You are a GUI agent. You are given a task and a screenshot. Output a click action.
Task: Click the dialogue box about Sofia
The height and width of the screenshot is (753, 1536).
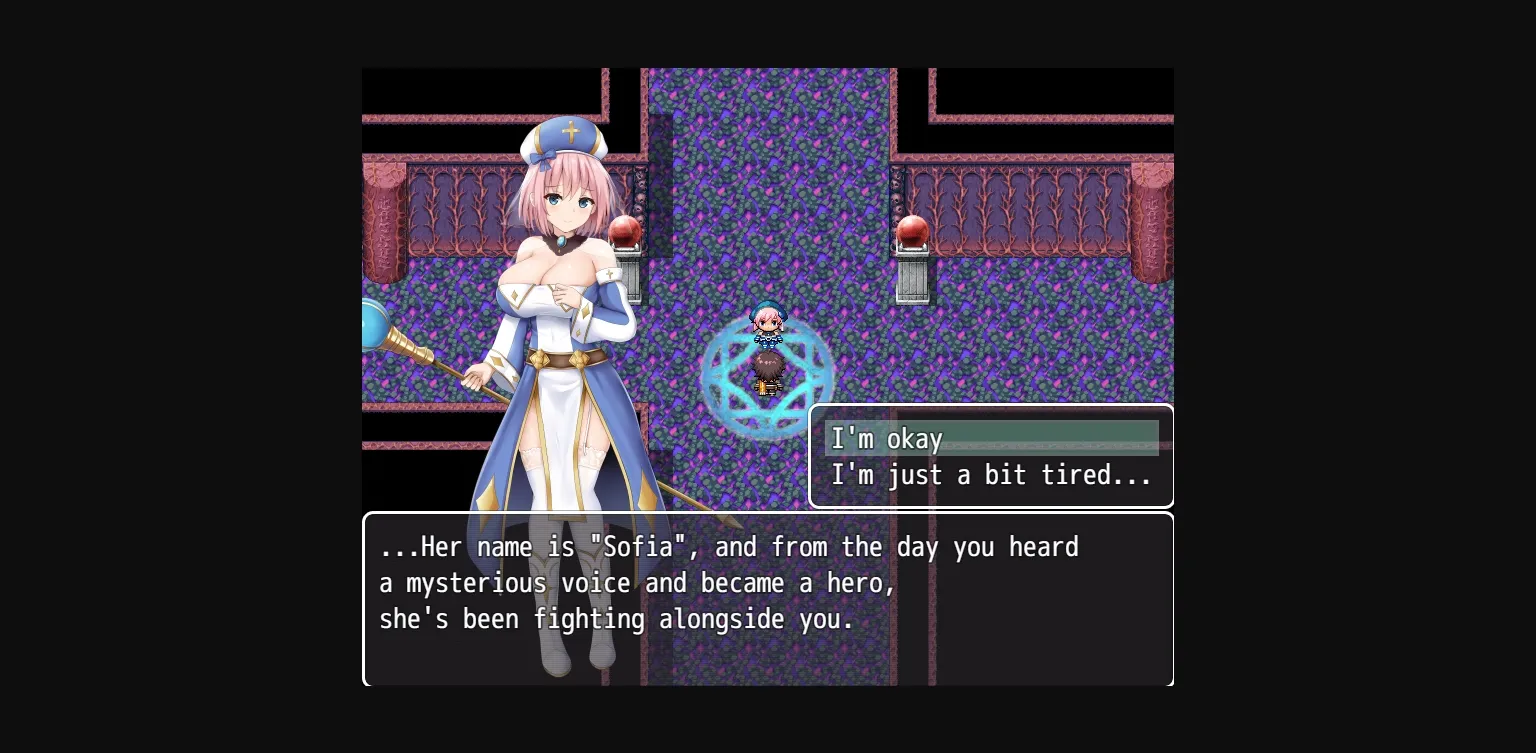click(x=768, y=600)
